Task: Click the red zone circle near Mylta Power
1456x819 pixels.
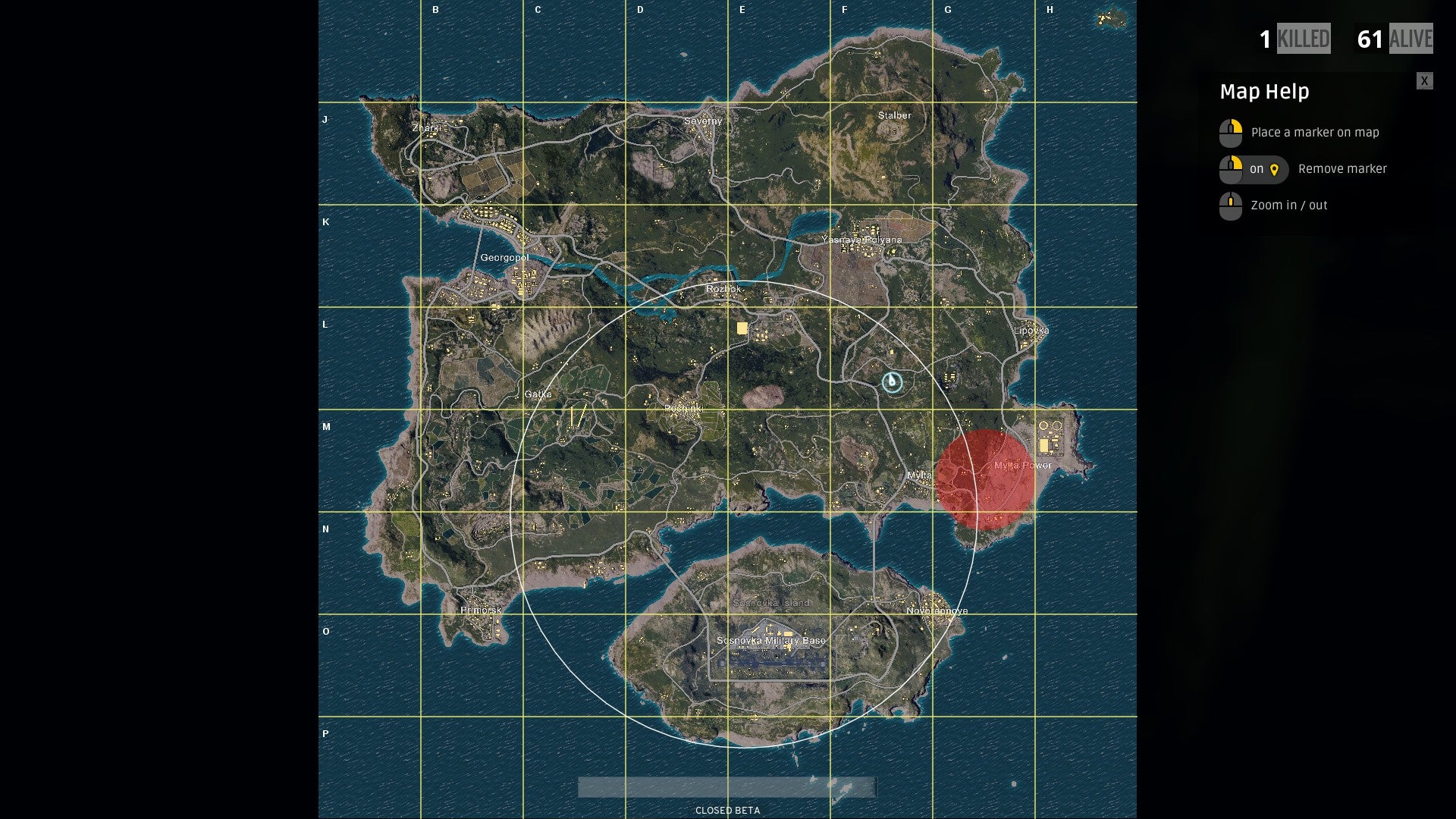Action: (x=984, y=479)
